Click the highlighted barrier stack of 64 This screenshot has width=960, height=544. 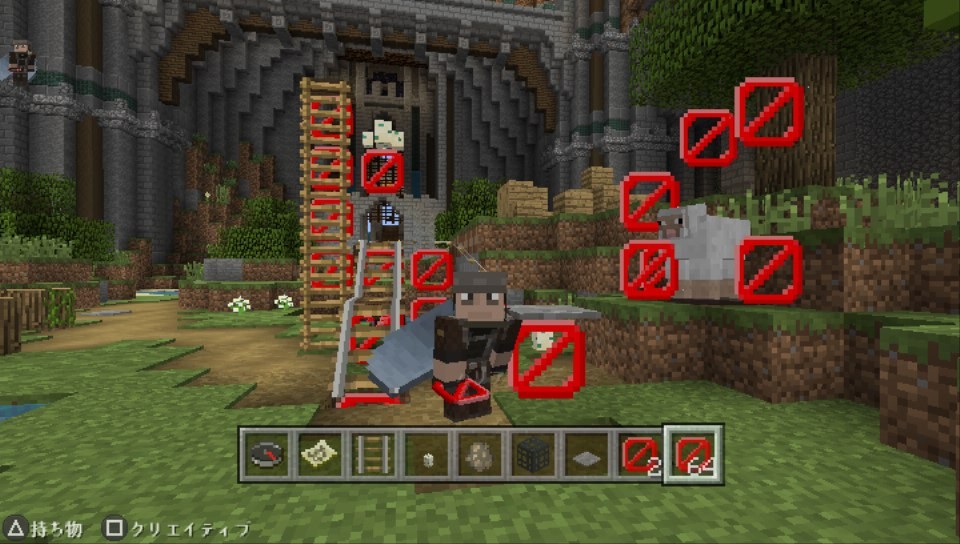click(694, 455)
